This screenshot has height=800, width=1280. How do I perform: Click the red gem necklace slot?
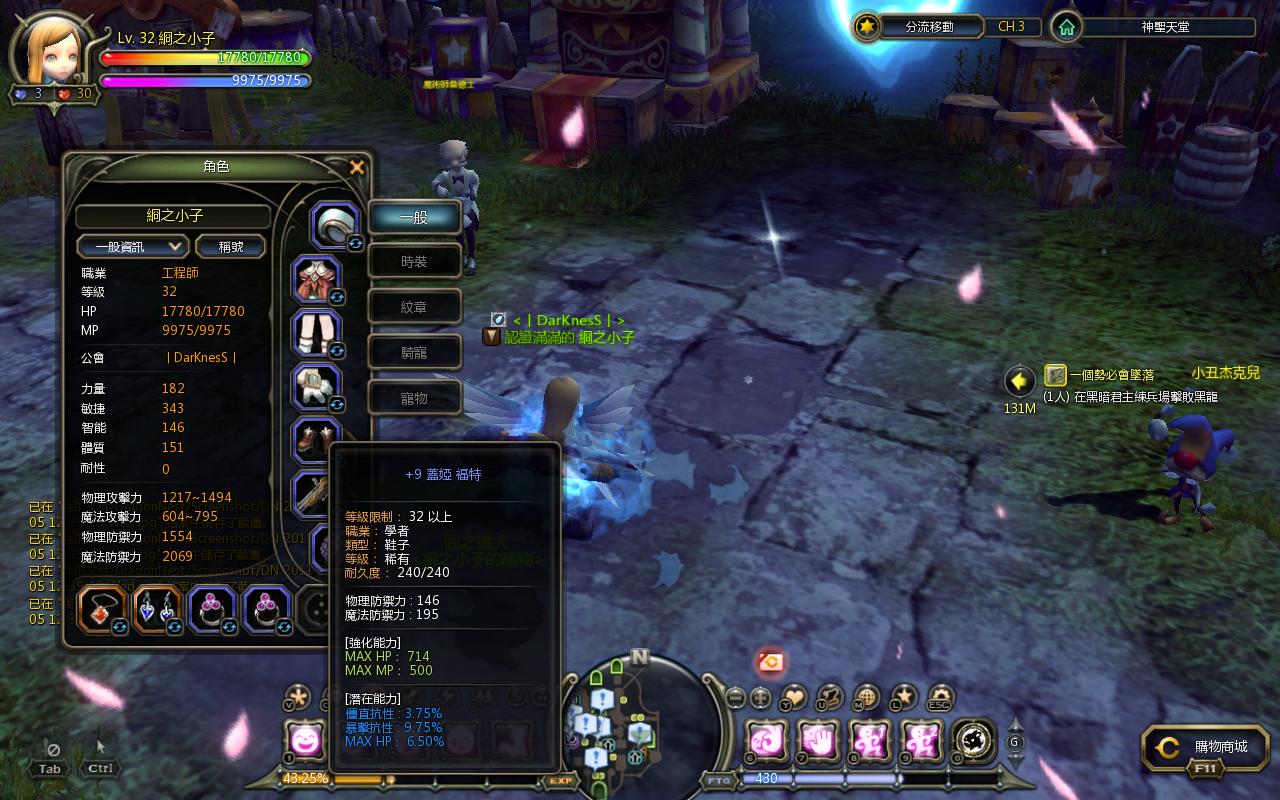pos(102,609)
